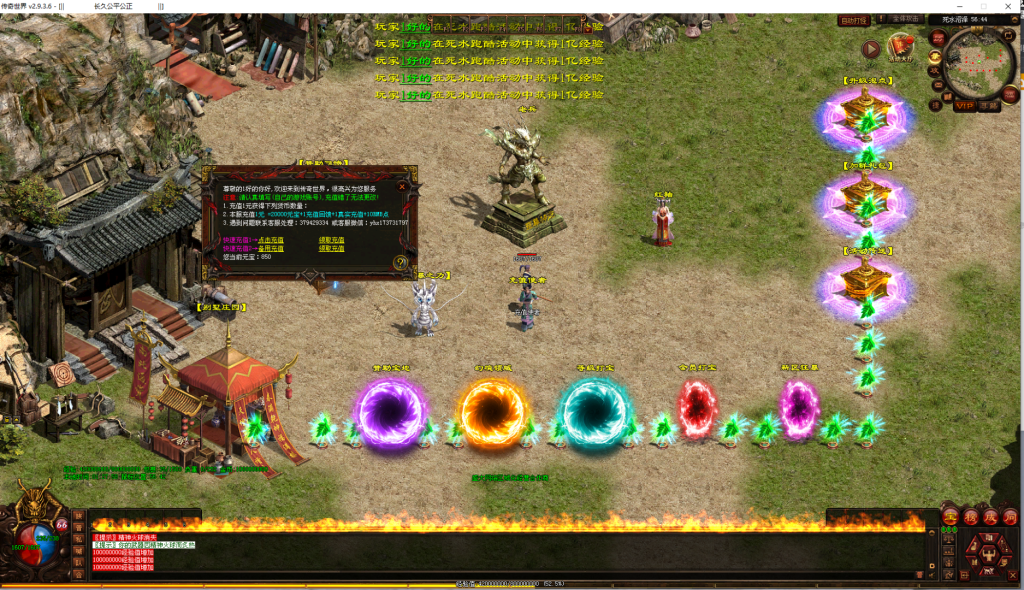This screenshot has width=1024, height=590.
Task: Open the 活动大厅 activity hall icon
Action: pyautogui.click(x=903, y=48)
